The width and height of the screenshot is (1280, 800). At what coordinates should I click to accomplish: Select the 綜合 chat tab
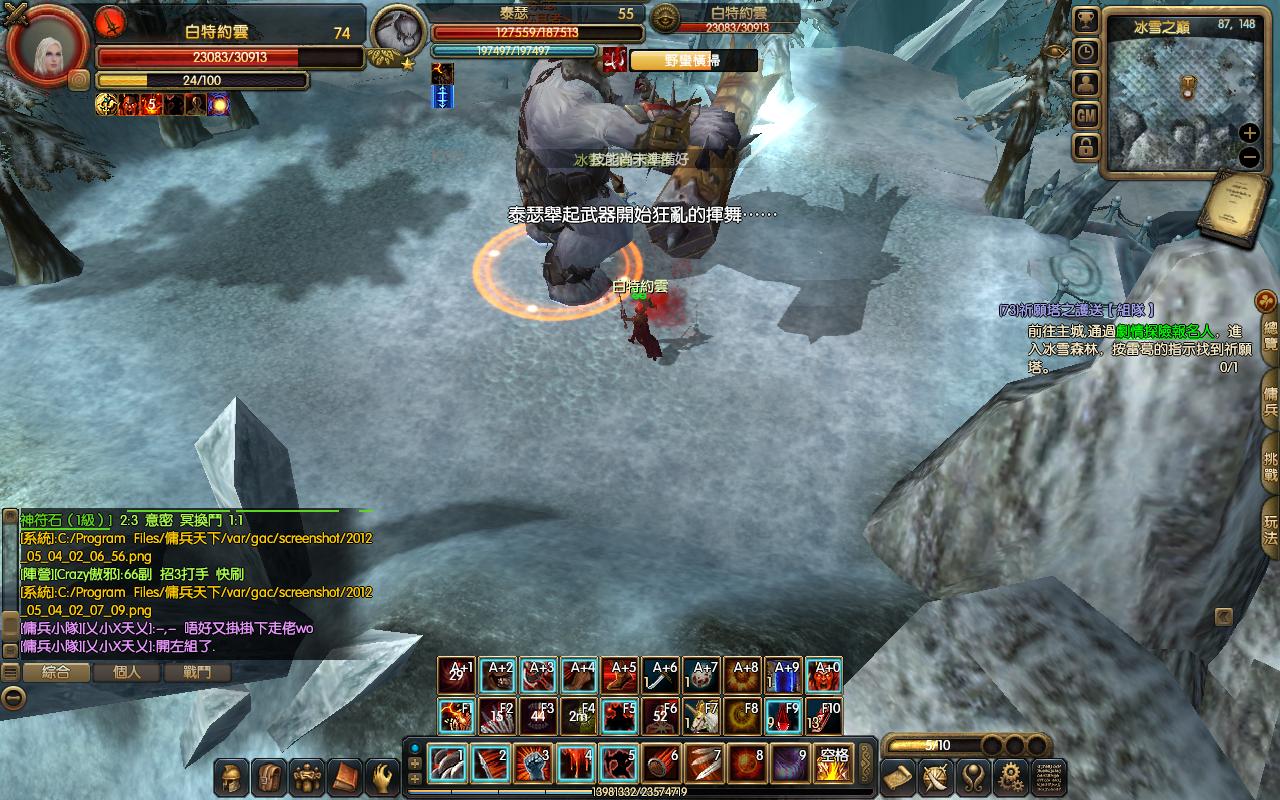click(57, 673)
